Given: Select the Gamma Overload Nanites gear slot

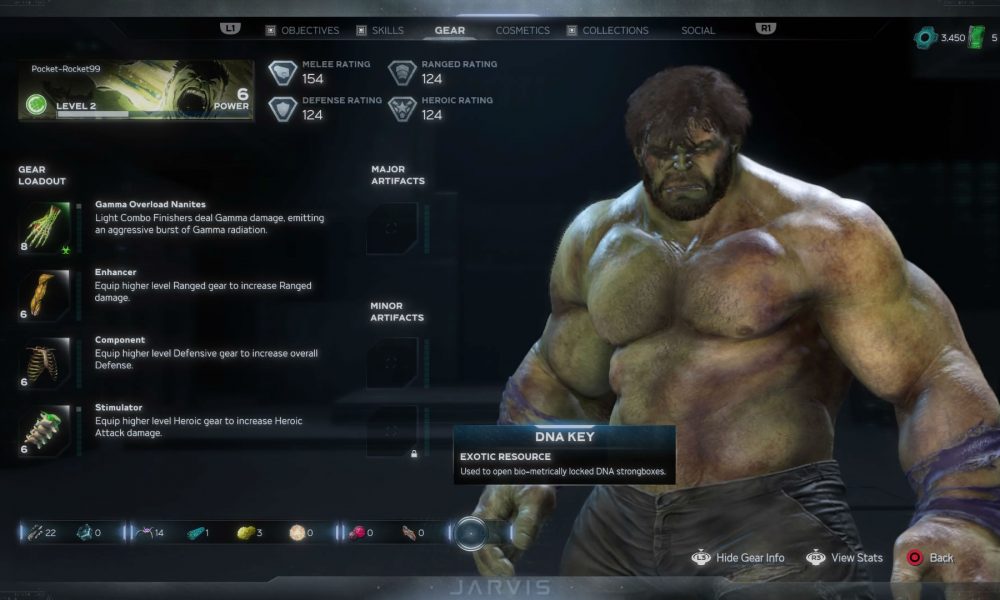Looking at the screenshot, I should 45,226.
